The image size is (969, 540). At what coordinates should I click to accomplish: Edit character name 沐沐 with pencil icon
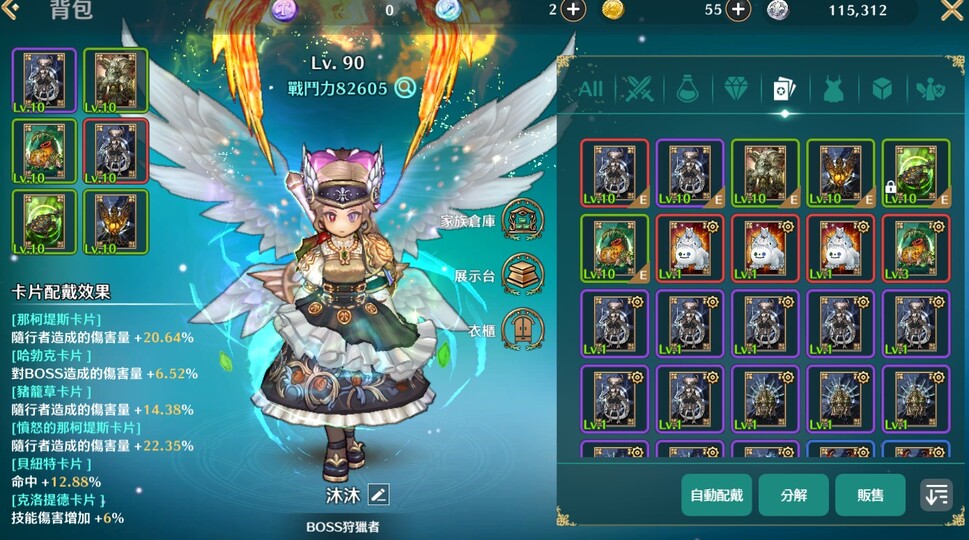(x=378, y=494)
